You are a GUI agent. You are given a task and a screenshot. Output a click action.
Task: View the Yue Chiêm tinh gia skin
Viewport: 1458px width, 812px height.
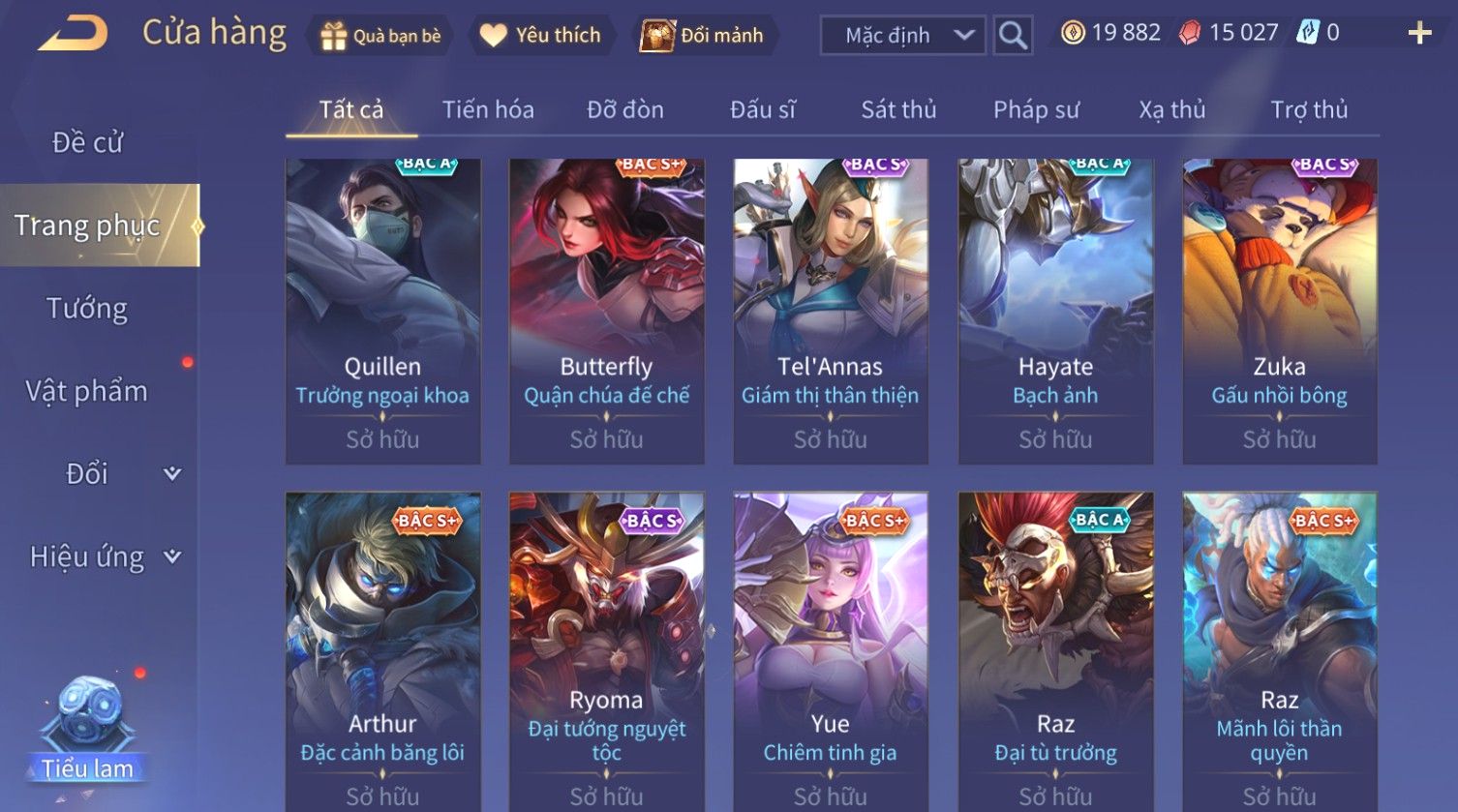pyautogui.click(x=830, y=648)
